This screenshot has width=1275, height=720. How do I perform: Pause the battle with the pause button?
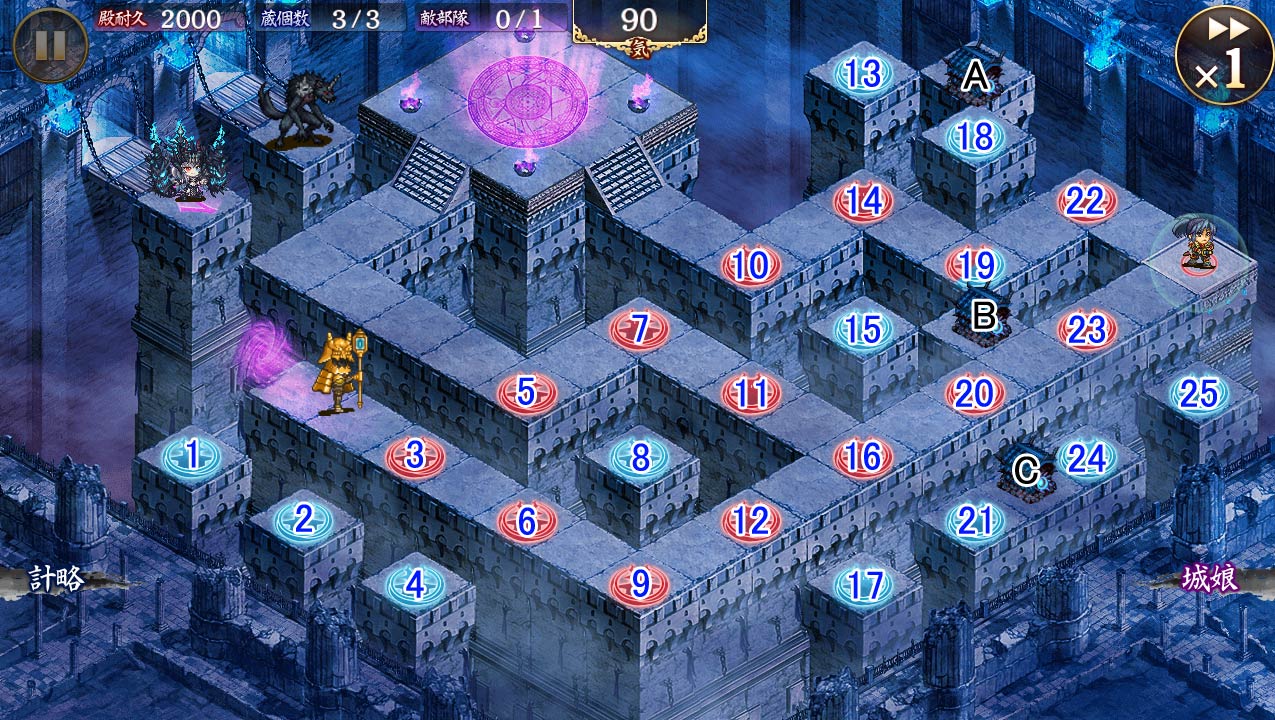coord(50,45)
